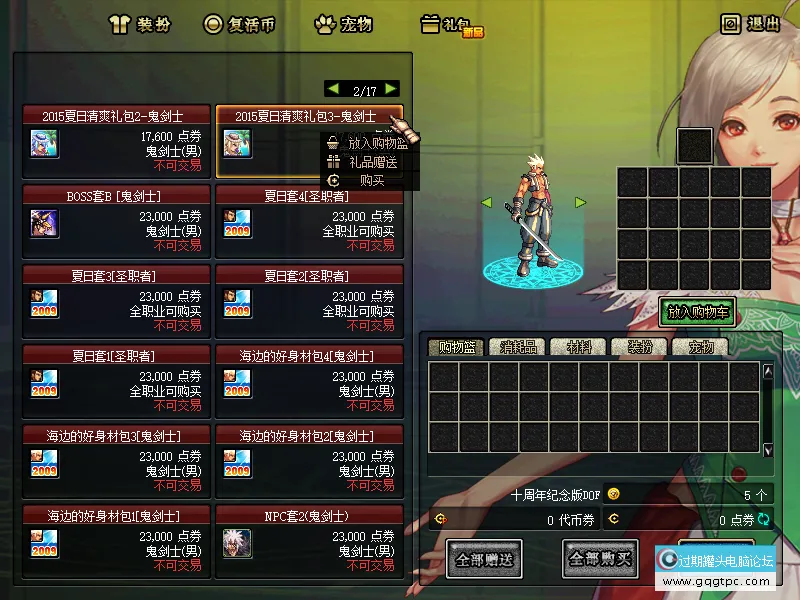Click the green 放入购物车 button
This screenshot has width=800, height=600.
697,312
